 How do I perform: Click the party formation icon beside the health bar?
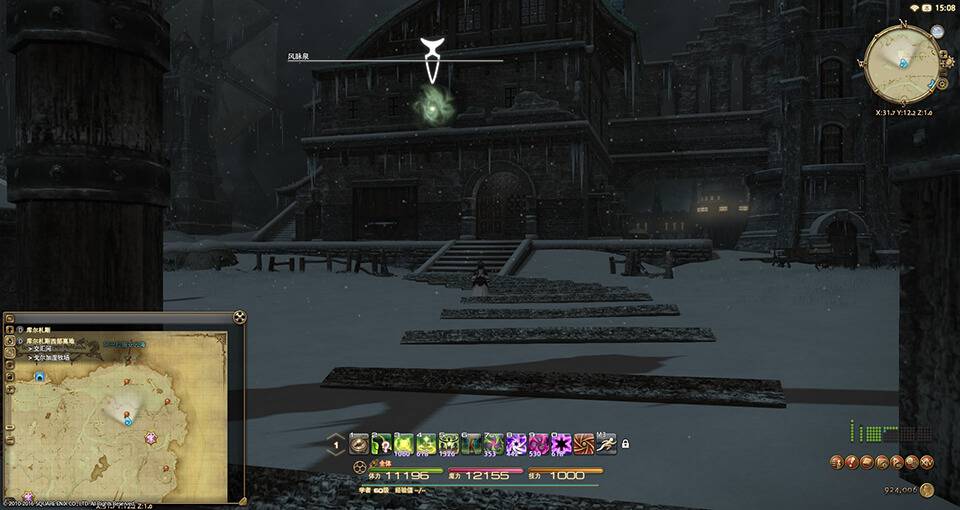pyautogui.click(x=359, y=468)
